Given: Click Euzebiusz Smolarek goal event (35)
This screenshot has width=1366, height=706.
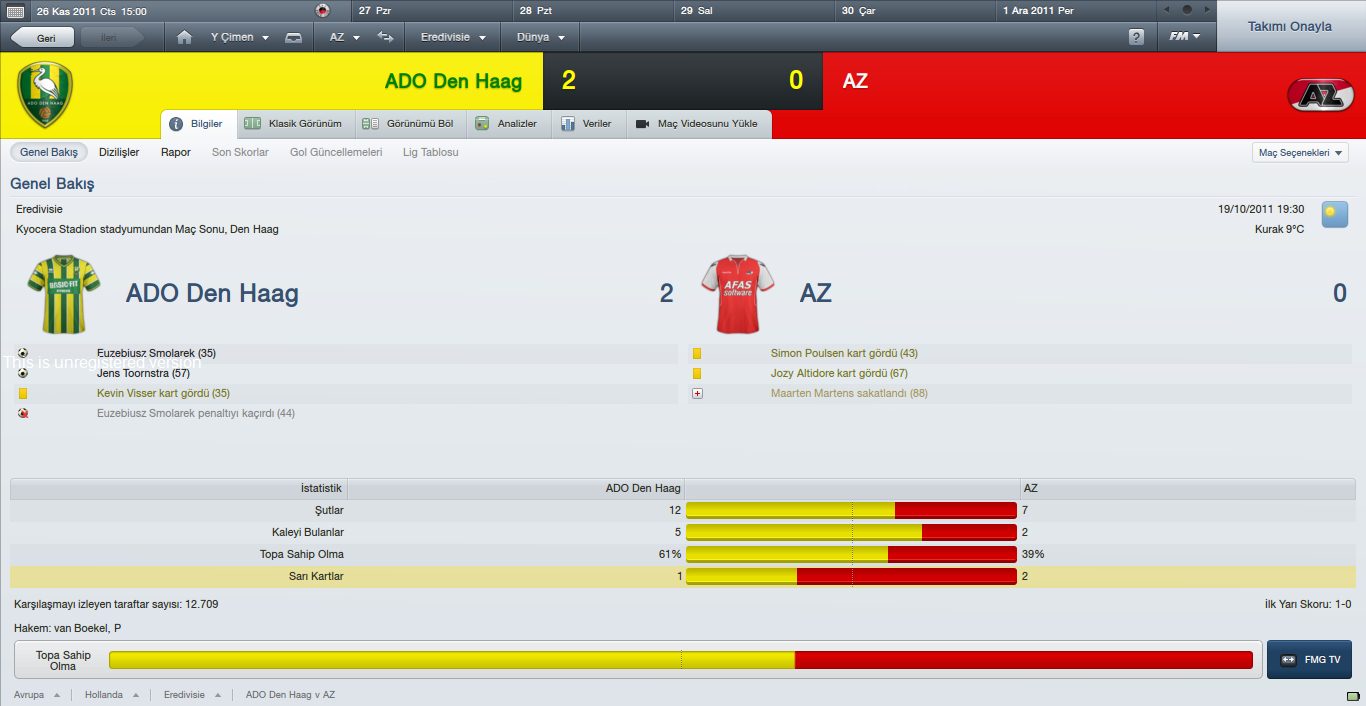Looking at the screenshot, I should pyautogui.click(x=156, y=354).
